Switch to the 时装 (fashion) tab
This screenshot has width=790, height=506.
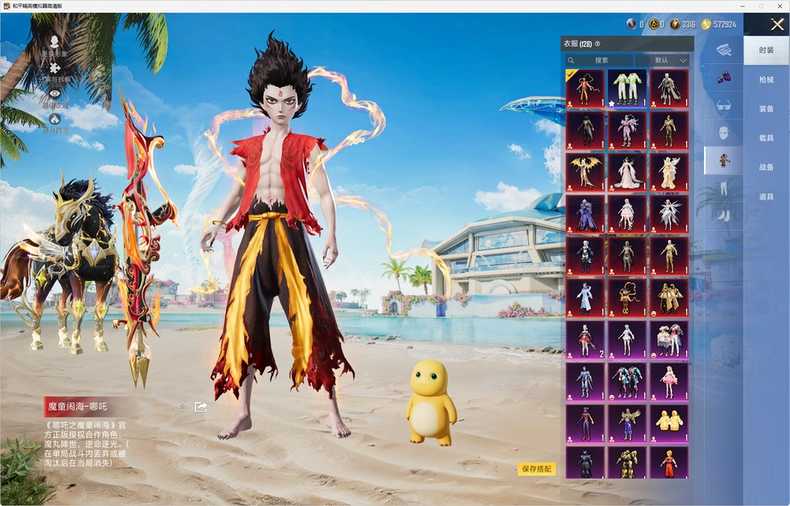tap(766, 50)
